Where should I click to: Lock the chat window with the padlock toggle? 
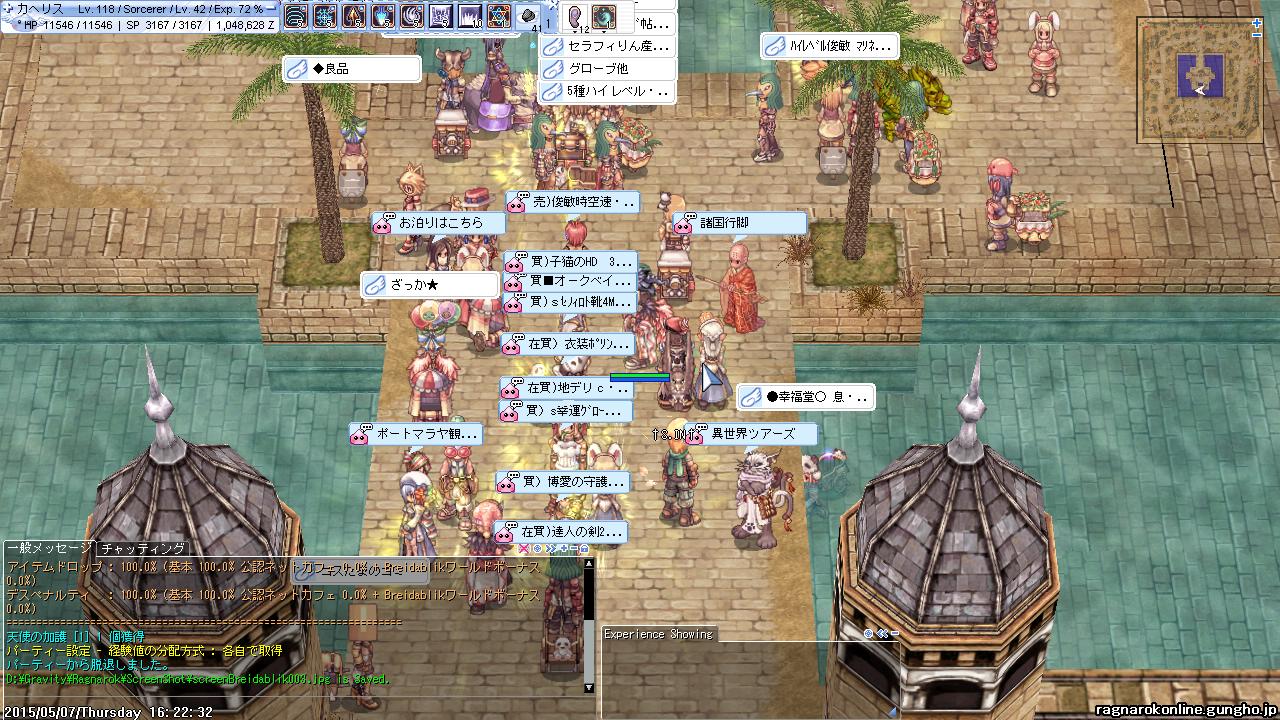click(585, 548)
